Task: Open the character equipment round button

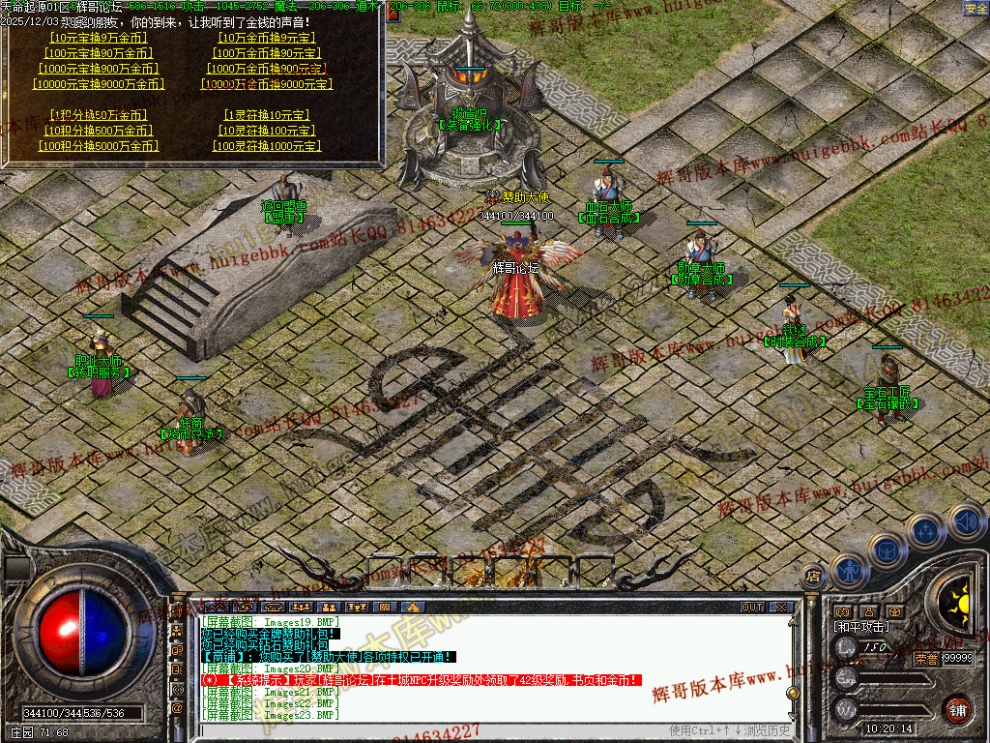Action: click(x=851, y=571)
